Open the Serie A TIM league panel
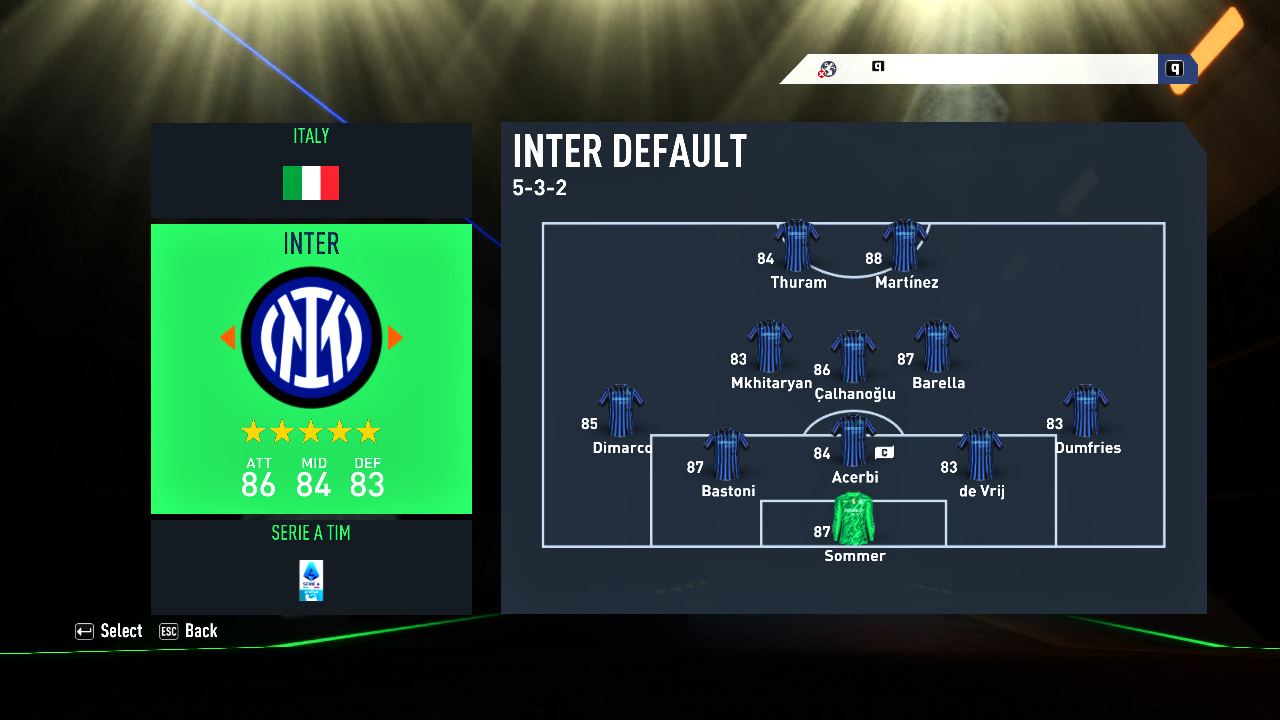 point(311,566)
